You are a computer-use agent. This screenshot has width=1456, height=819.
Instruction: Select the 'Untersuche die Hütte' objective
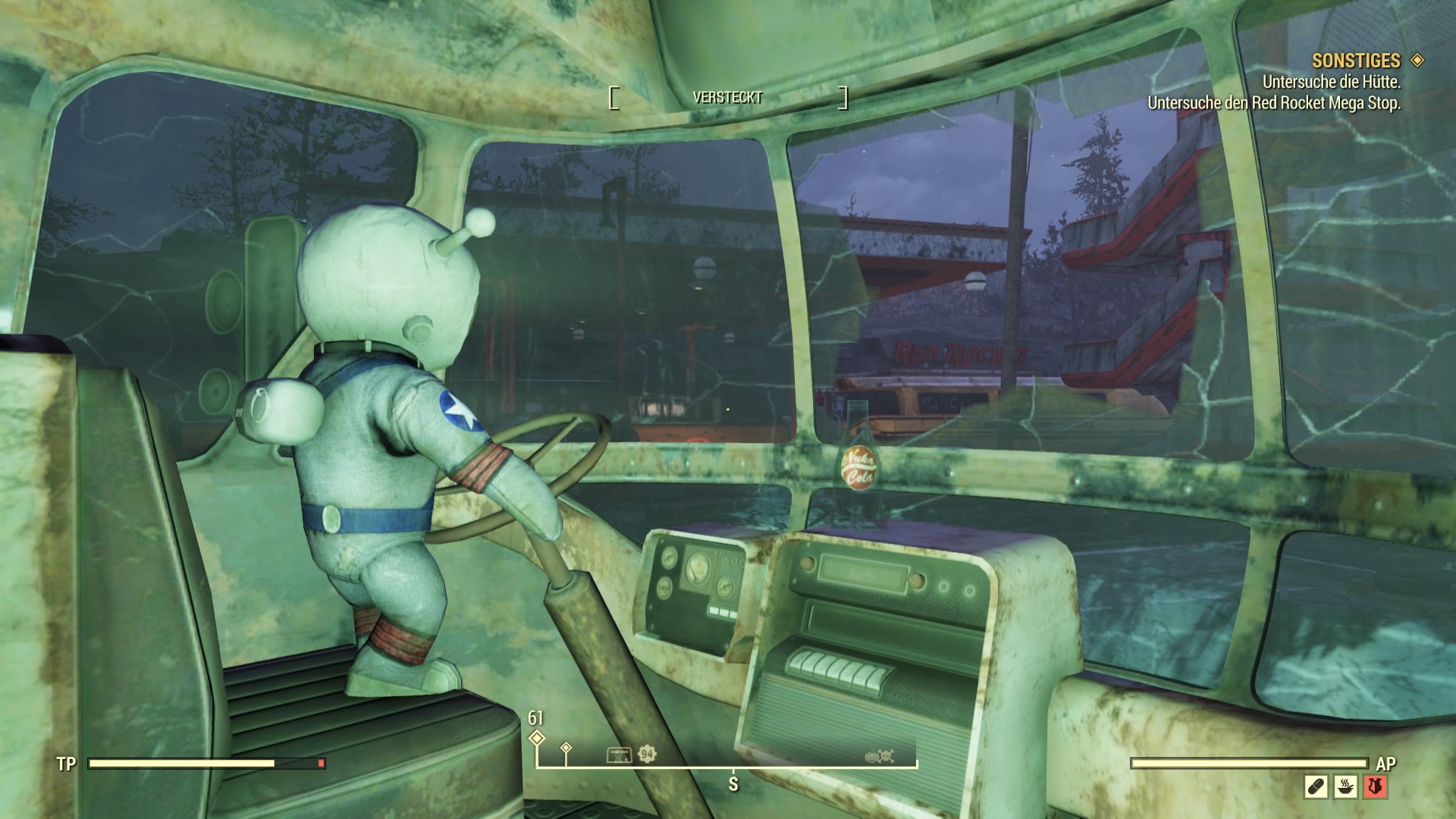(1331, 82)
